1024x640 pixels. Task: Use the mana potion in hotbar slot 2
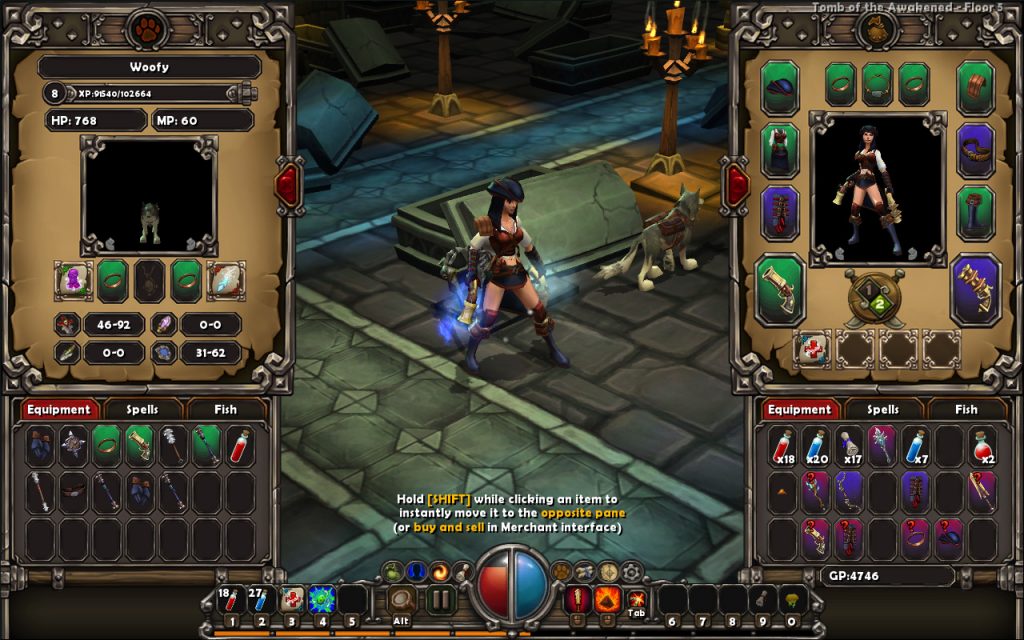(261, 600)
